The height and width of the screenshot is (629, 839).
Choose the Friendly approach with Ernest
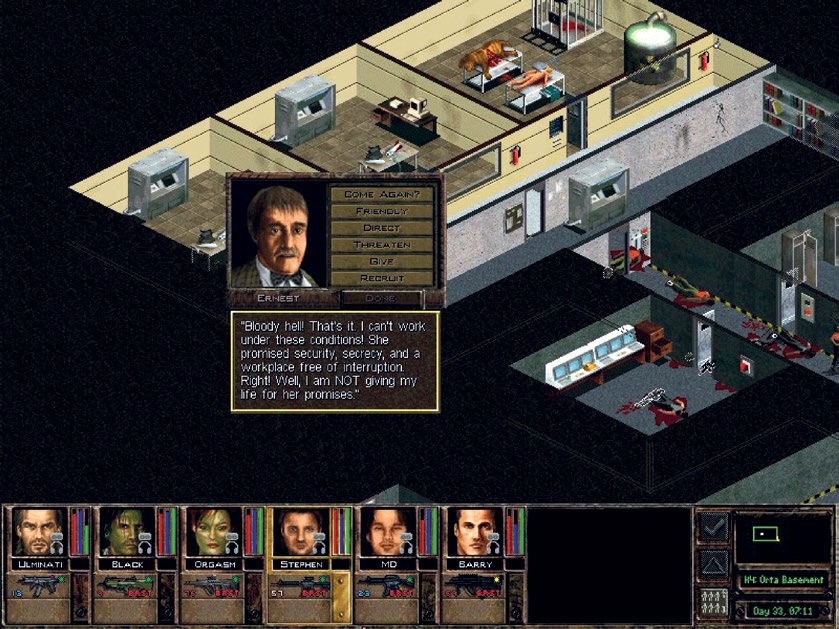[x=382, y=211]
